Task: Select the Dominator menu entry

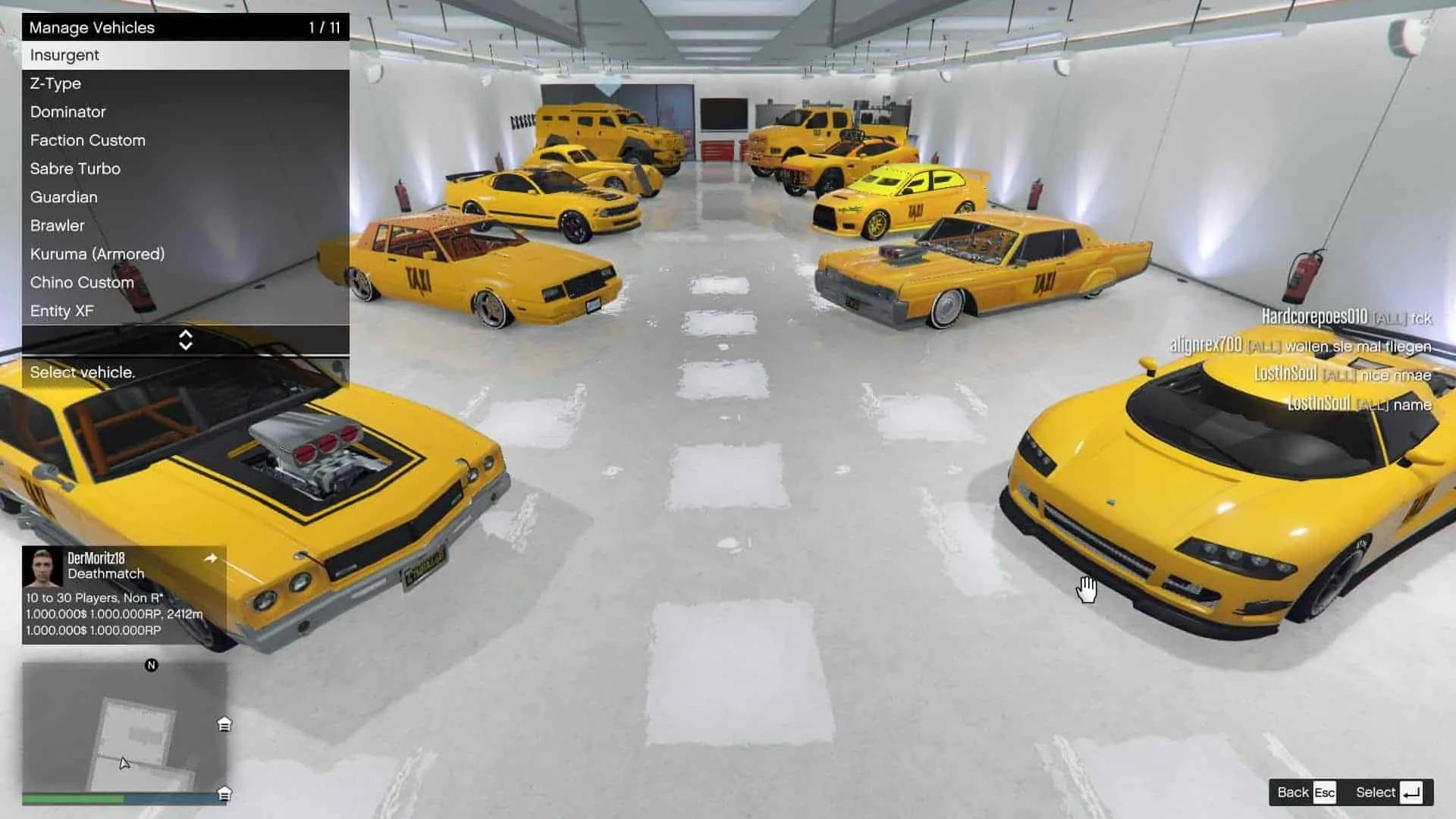Action: pos(185,112)
